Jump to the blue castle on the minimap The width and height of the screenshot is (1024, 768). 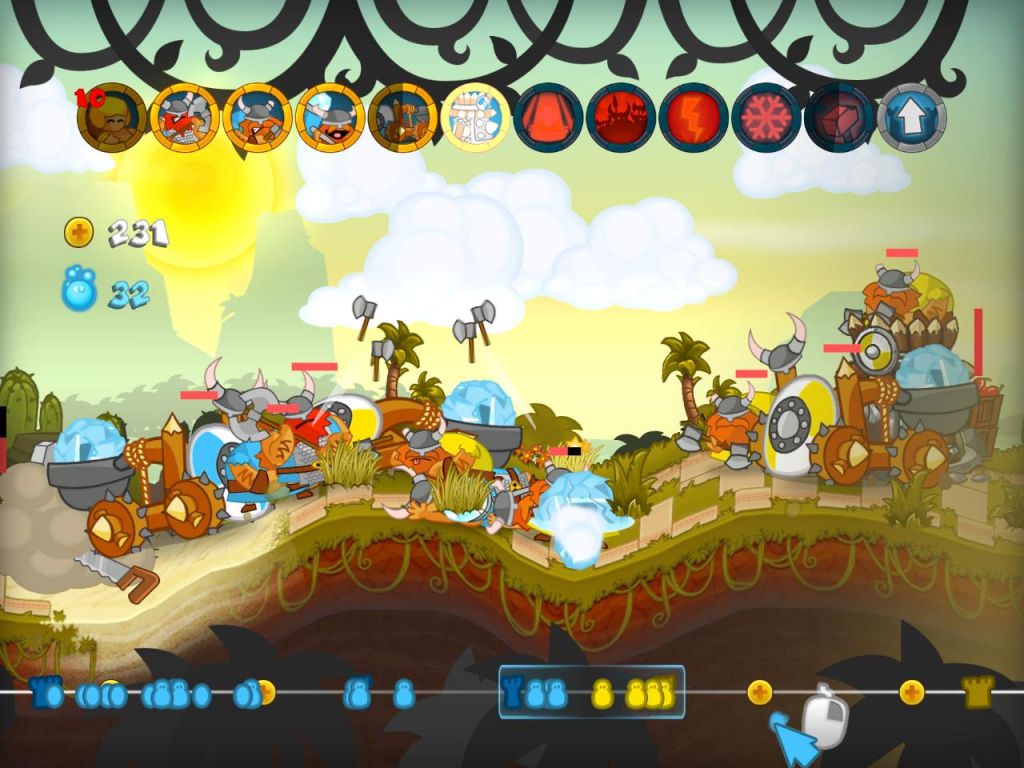[43, 692]
